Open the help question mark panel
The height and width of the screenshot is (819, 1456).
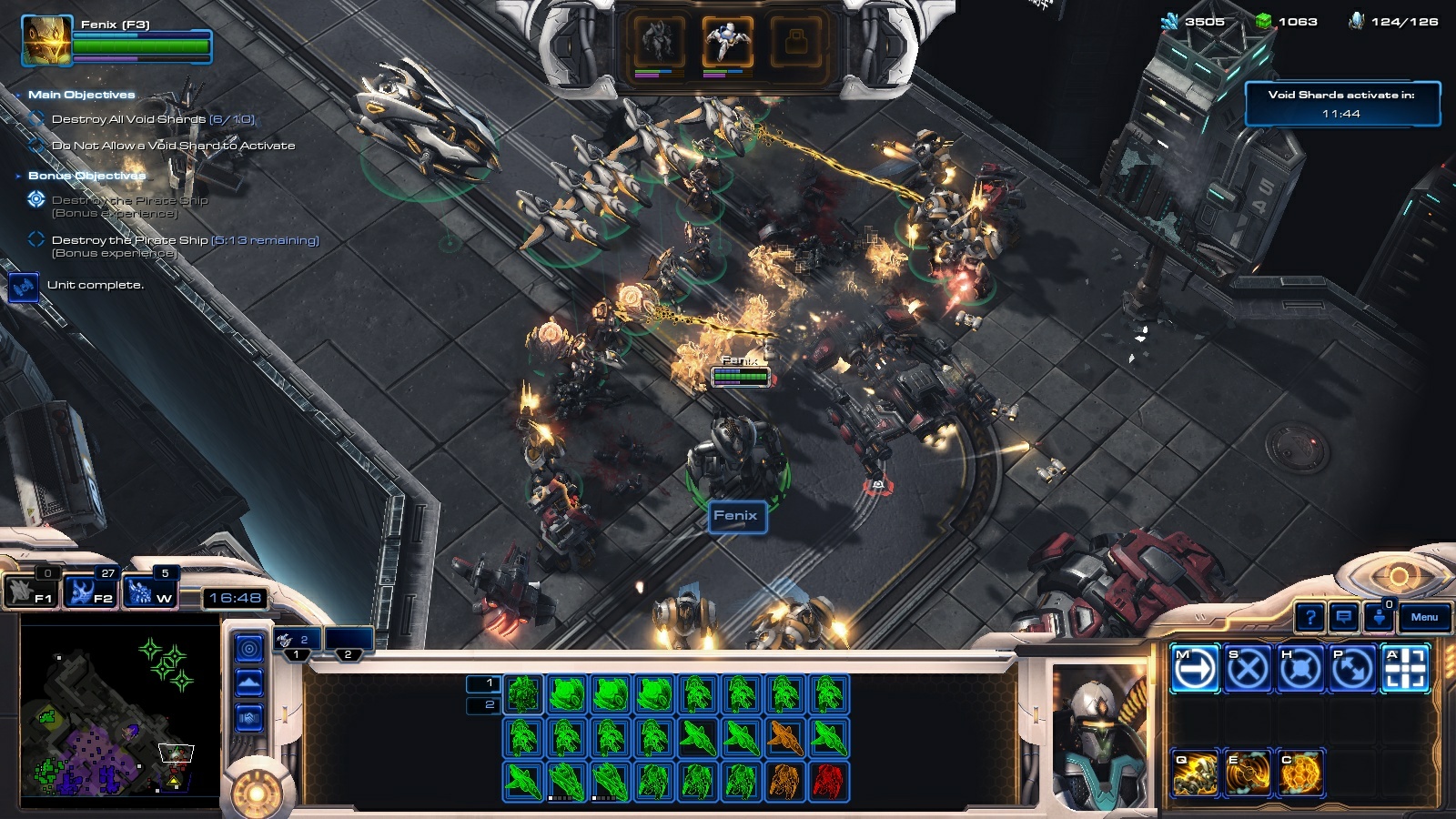point(1309,618)
